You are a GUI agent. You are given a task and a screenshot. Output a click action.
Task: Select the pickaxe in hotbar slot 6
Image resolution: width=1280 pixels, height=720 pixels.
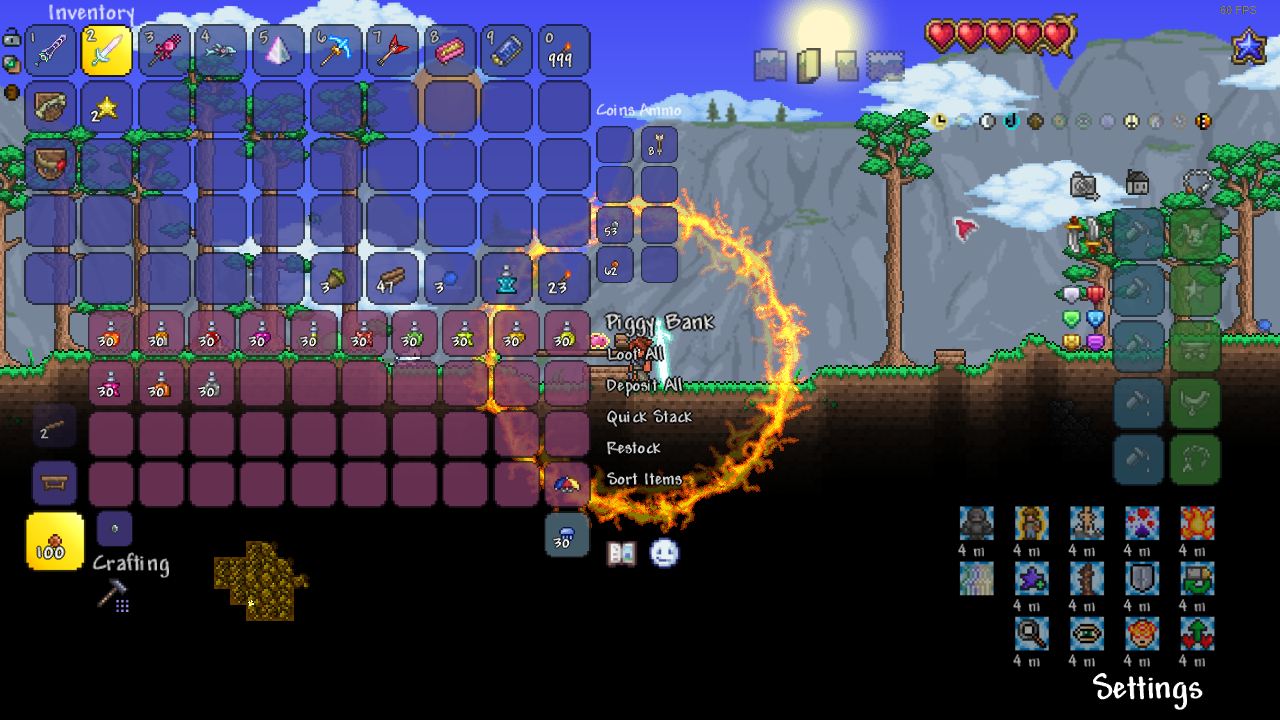[x=335, y=51]
